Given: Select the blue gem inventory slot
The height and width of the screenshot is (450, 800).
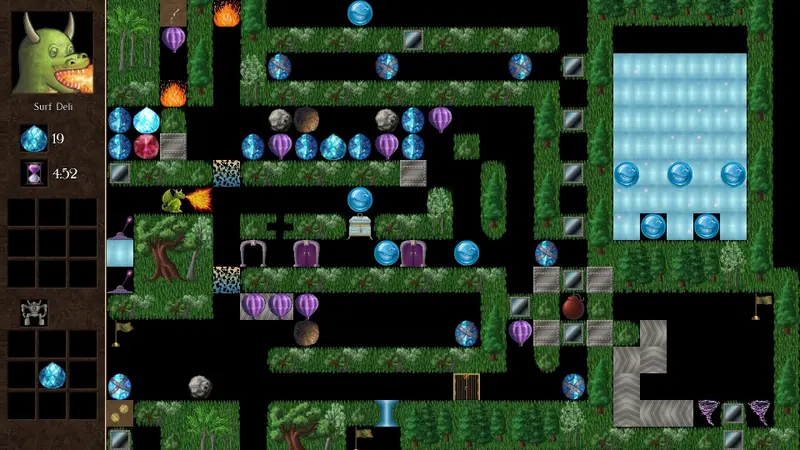Looking at the screenshot, I should 52,376.
